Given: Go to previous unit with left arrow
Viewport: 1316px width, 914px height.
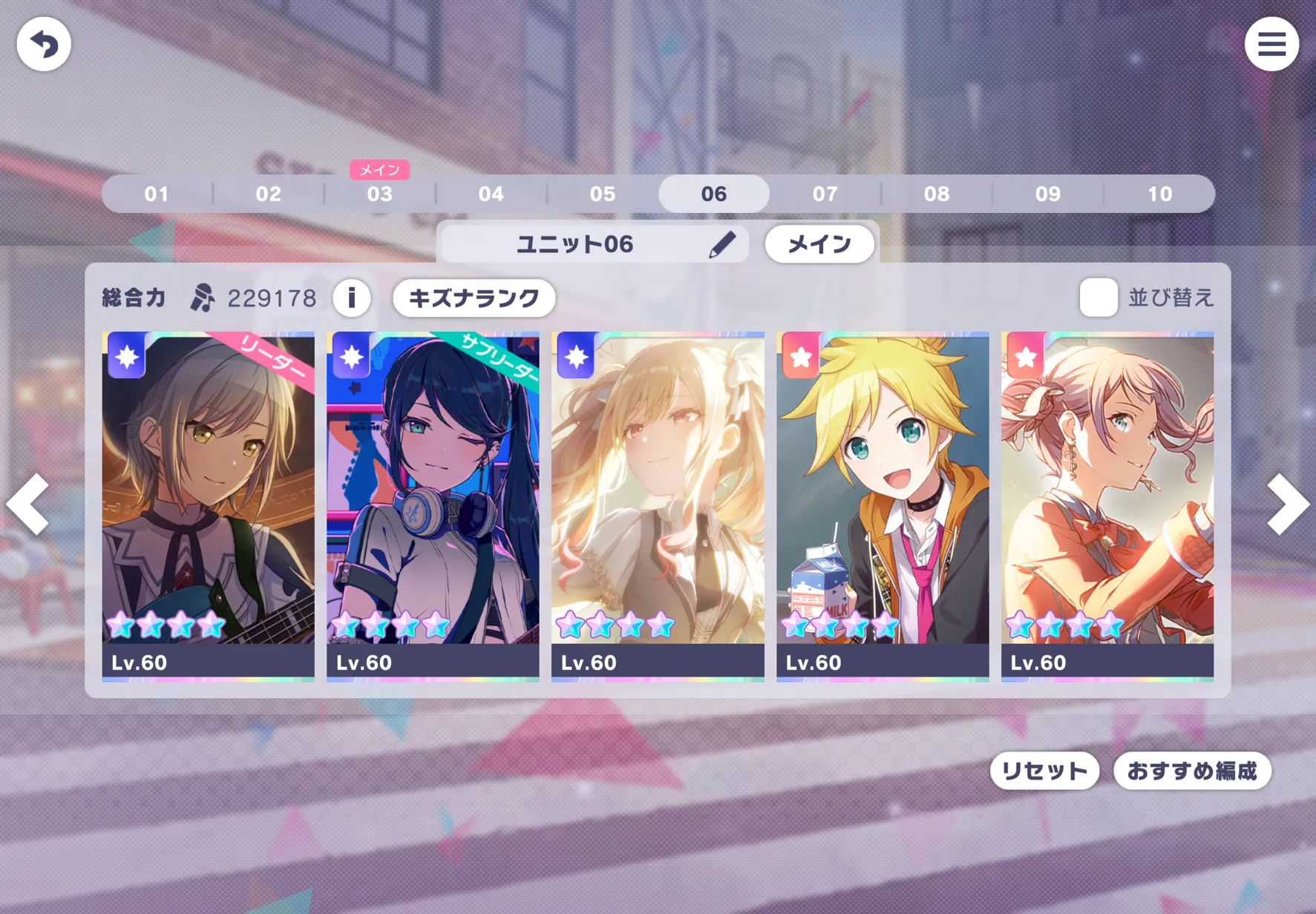Looking at the screenshot, I should click(29, 504).
